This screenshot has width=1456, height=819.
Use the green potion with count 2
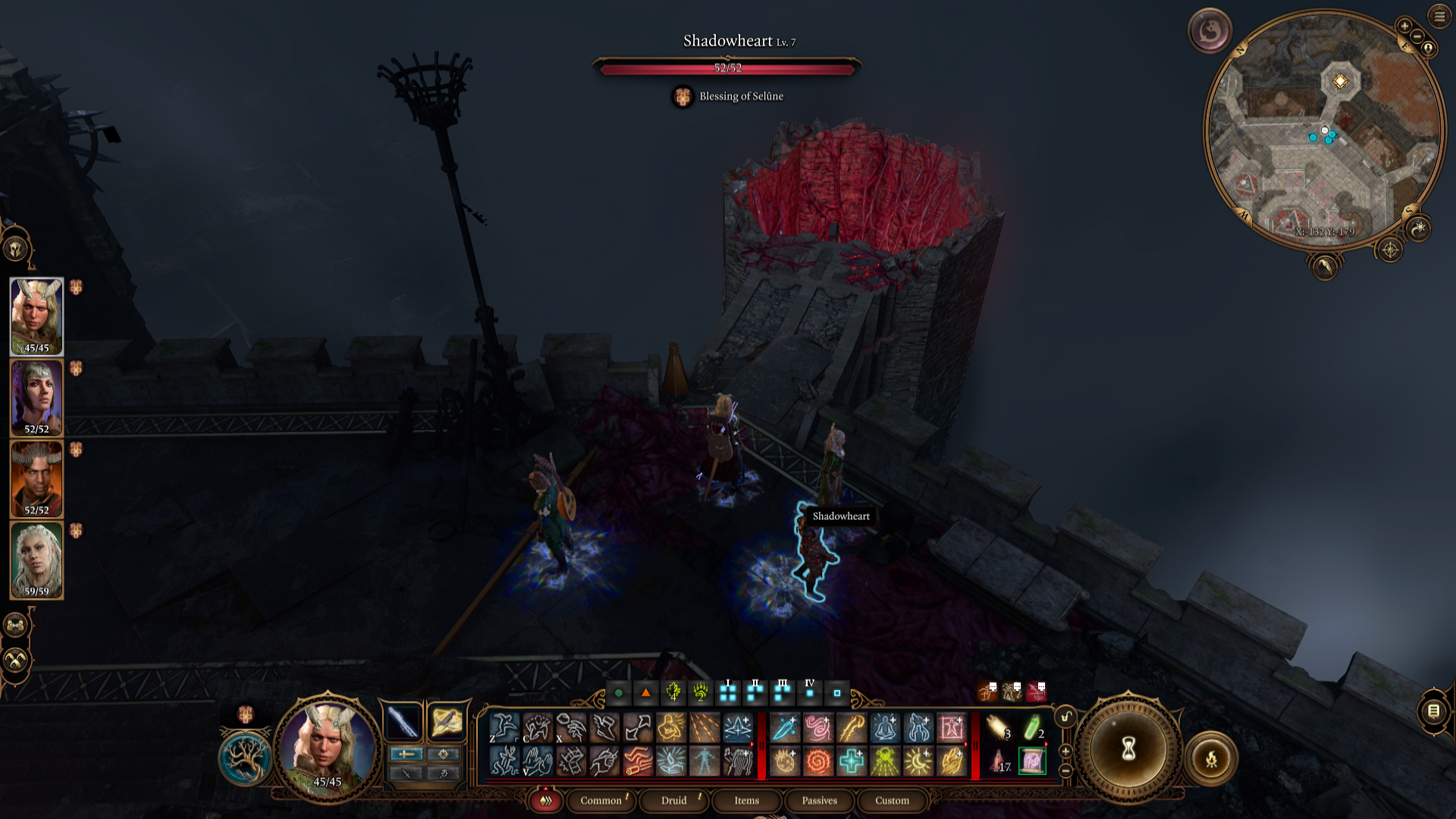pyautogui.click(x=1032, y=728)
